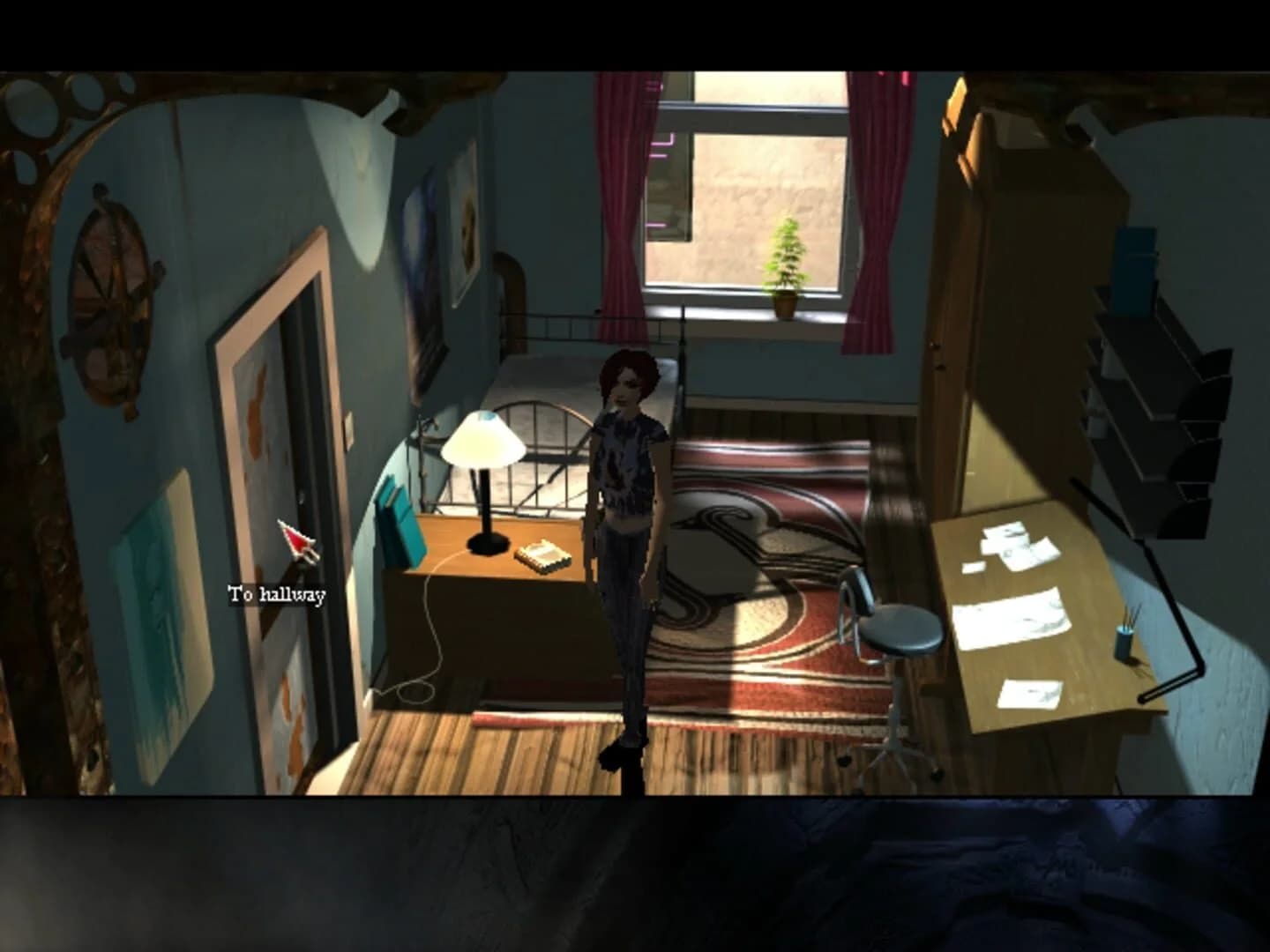Examine the sketches on the drawing desk
1270x952 pixels.
1014,617
